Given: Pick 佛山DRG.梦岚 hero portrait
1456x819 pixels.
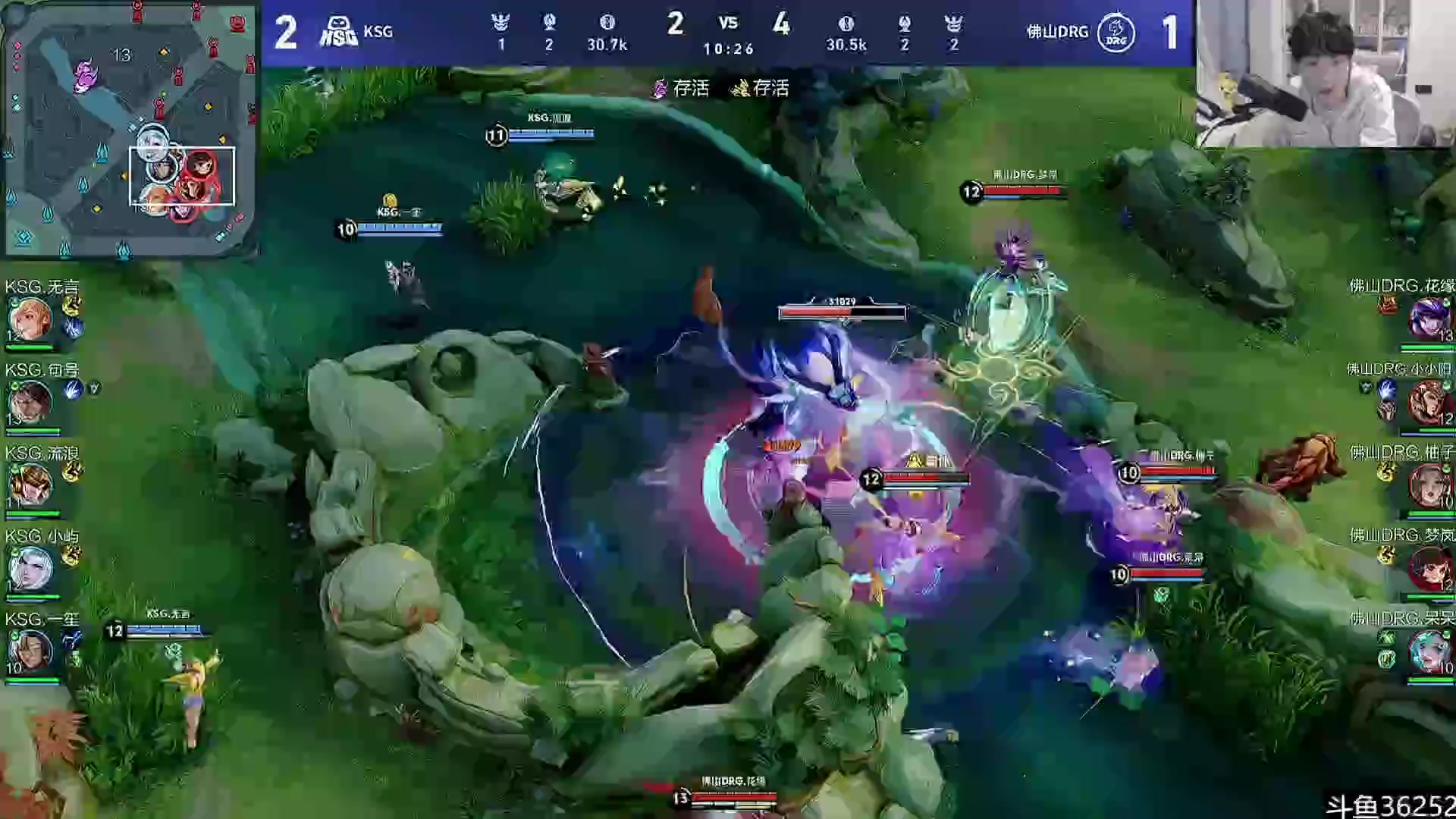Looking at the screenshot, I should tap(1429, 569).
